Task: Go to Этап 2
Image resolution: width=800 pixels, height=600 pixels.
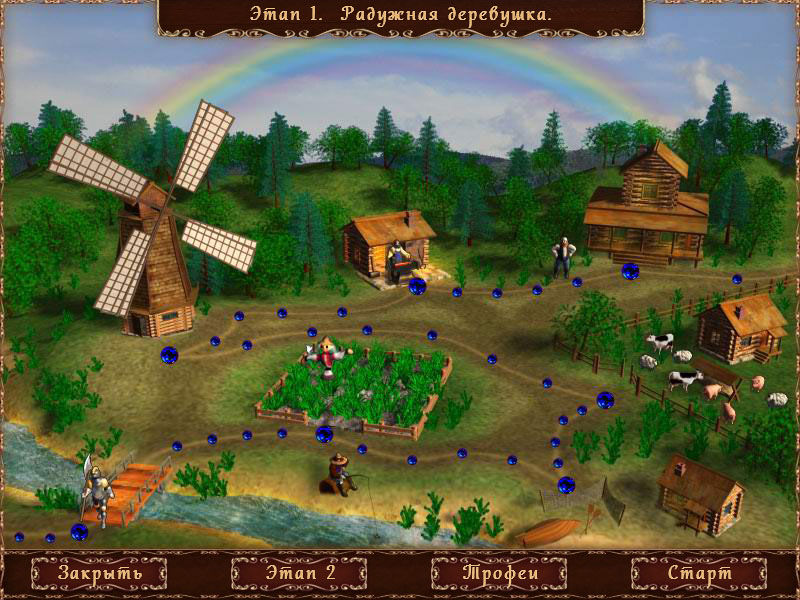Action: pos(300,574)
